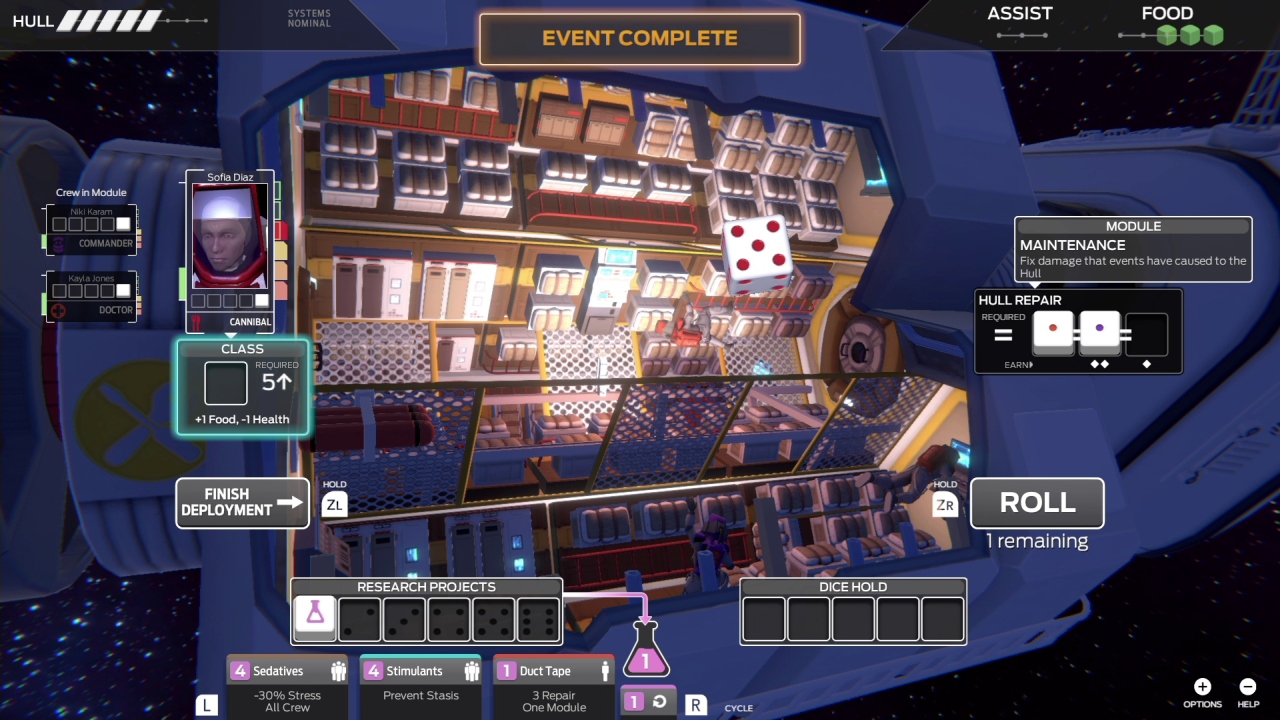Use the Duct Tape repair item

coord(553,688)
